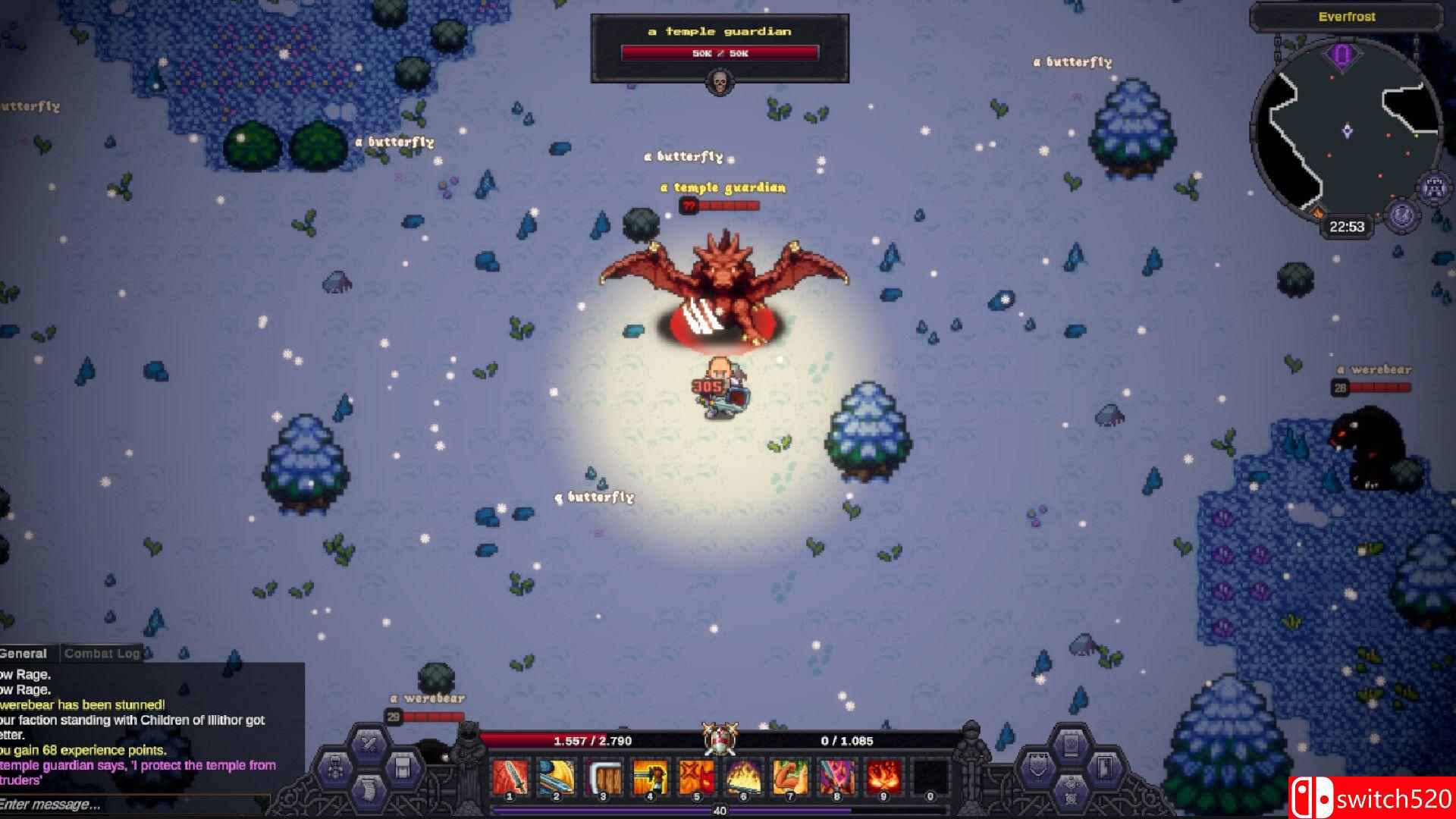The height and width of the screenshot is (819, 1456).
Task: Activate the flaming blade ability in slot 6
Action: click(744, 777)
